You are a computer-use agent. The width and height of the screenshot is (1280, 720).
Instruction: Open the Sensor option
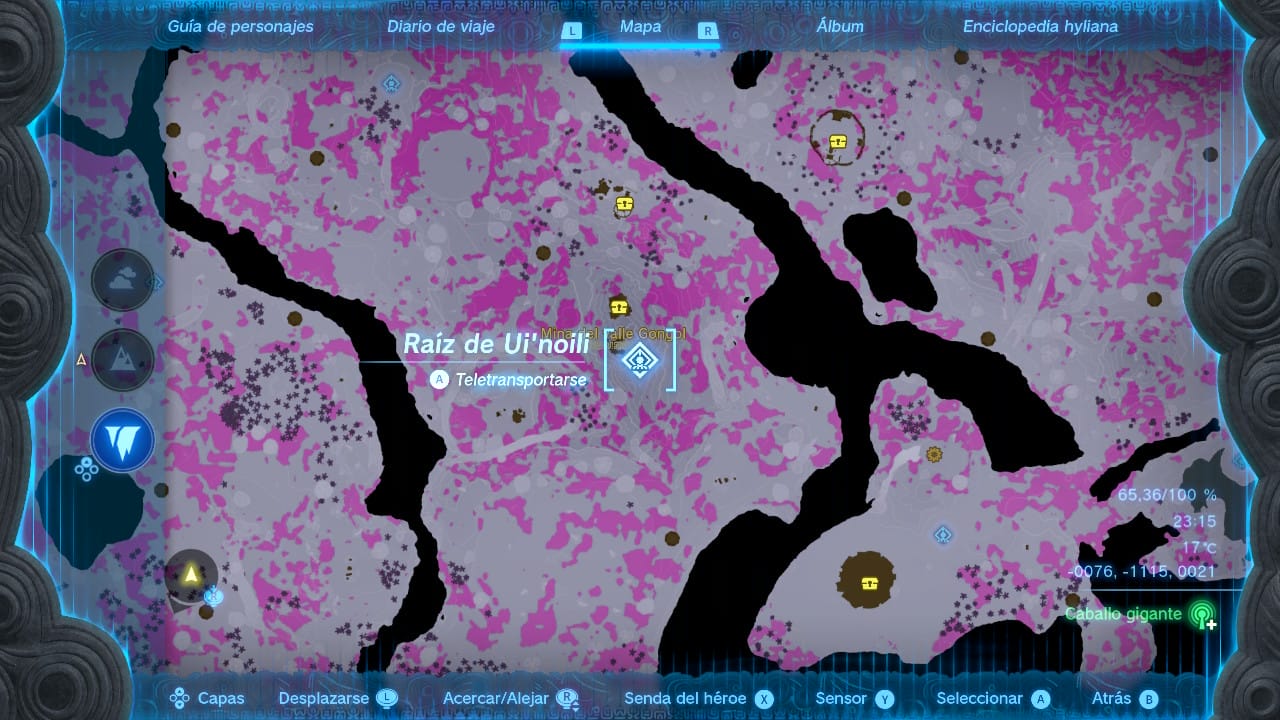pos(853,699)
